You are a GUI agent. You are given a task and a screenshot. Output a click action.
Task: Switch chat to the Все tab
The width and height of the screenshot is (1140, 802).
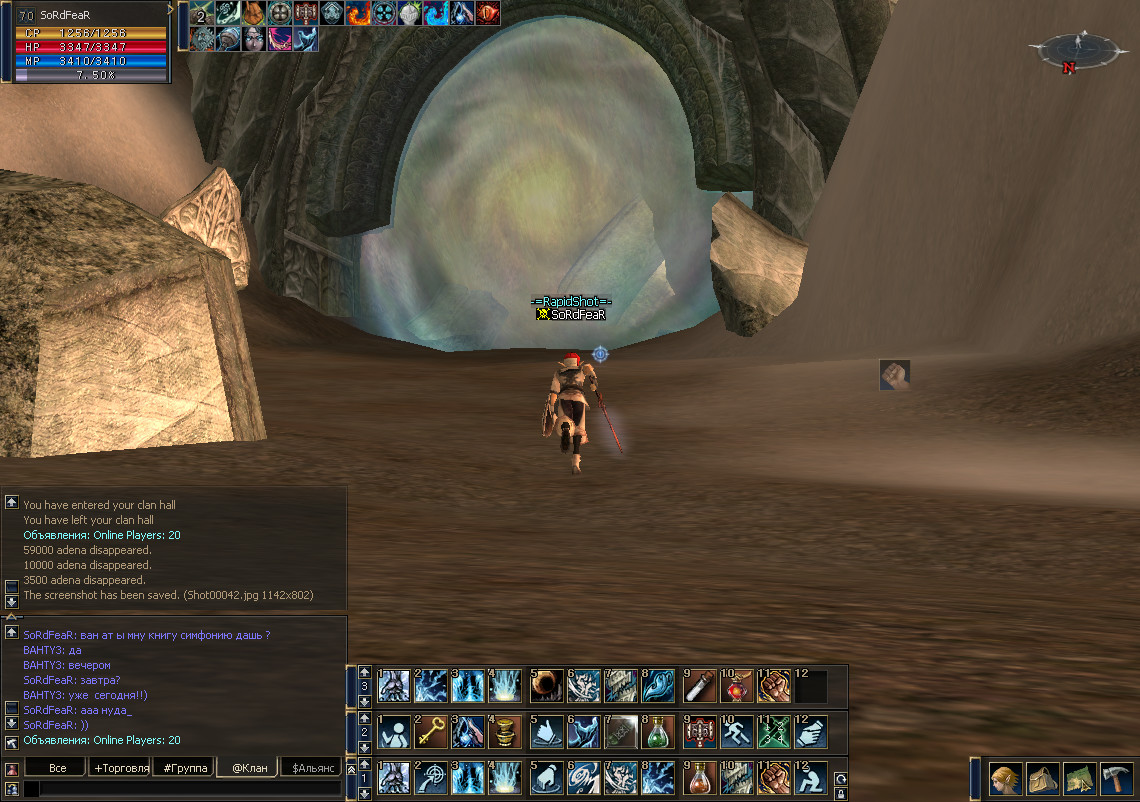pyautogui.click(x=58, y=768)
